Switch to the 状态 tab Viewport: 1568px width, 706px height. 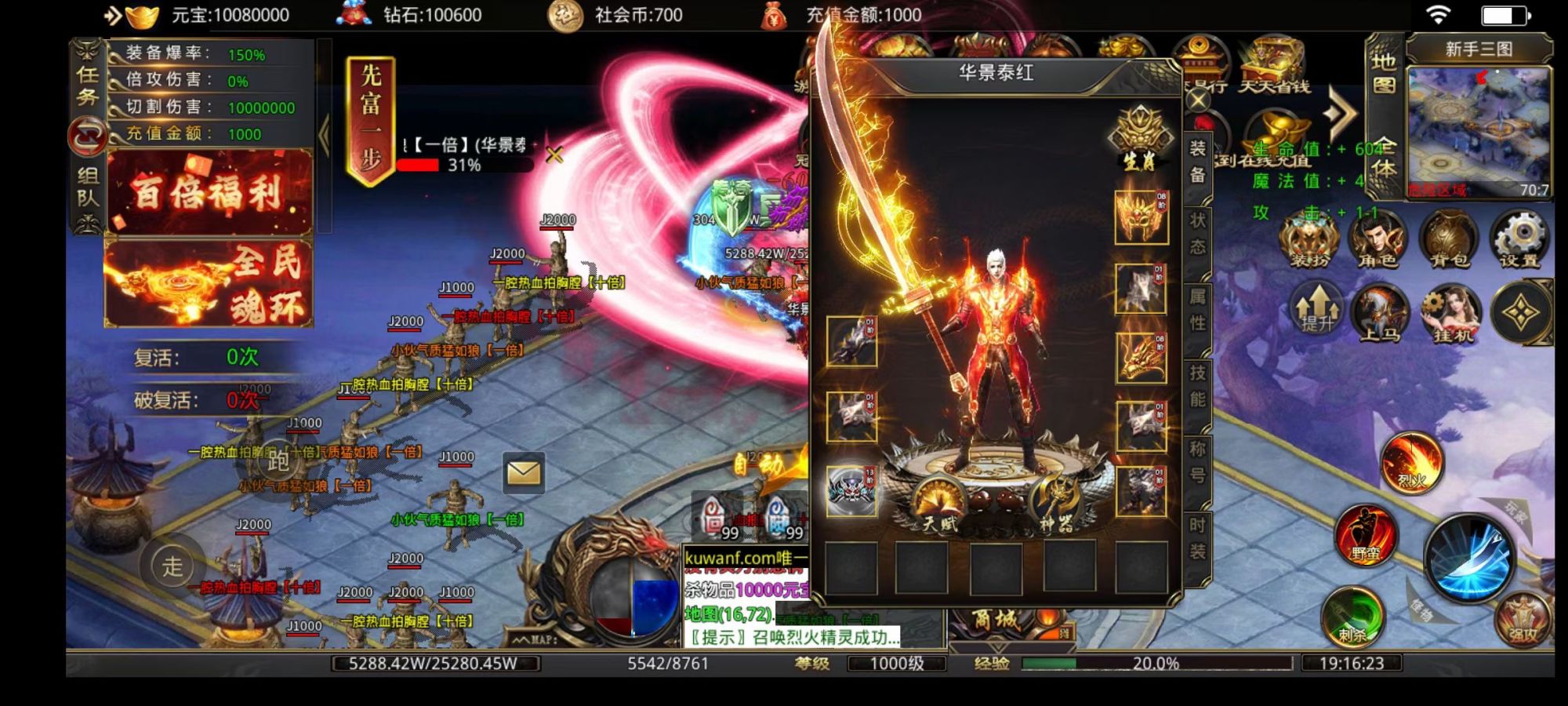click(1198, 233)
